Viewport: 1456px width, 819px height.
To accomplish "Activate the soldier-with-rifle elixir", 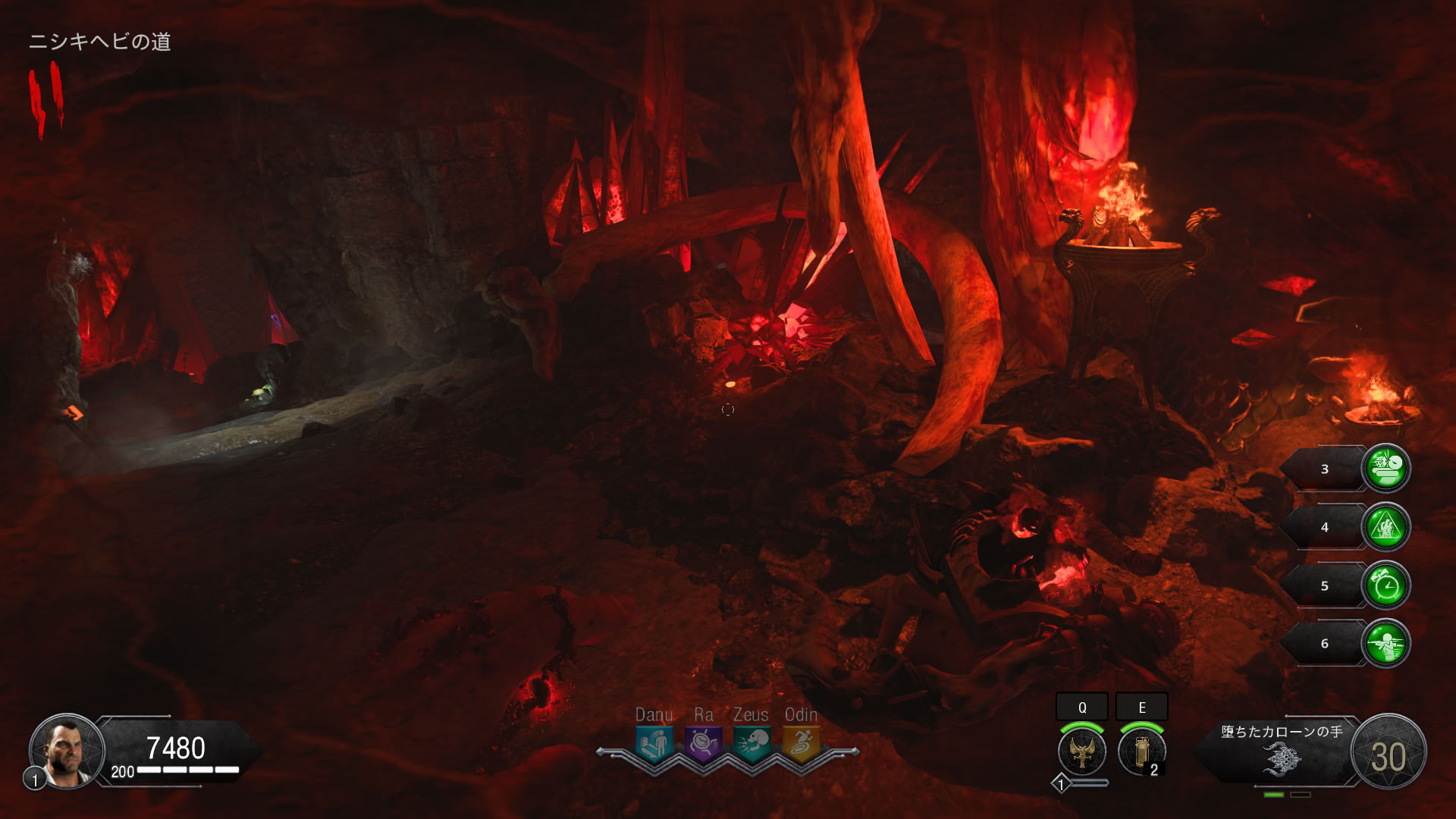I will pyautogui.click(x=1386, y=644).
